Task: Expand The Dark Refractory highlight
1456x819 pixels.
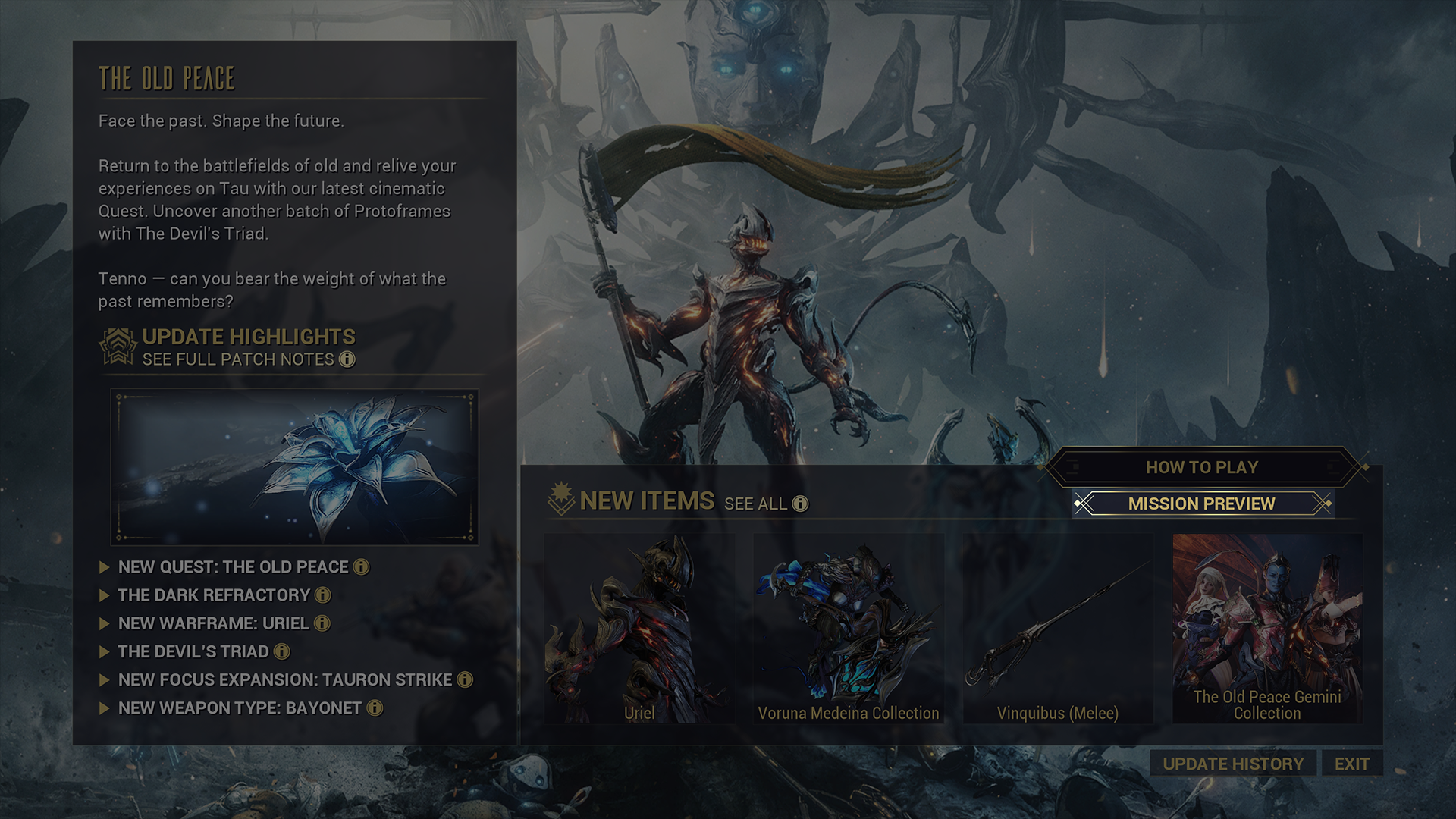Action: pos(214,595)
